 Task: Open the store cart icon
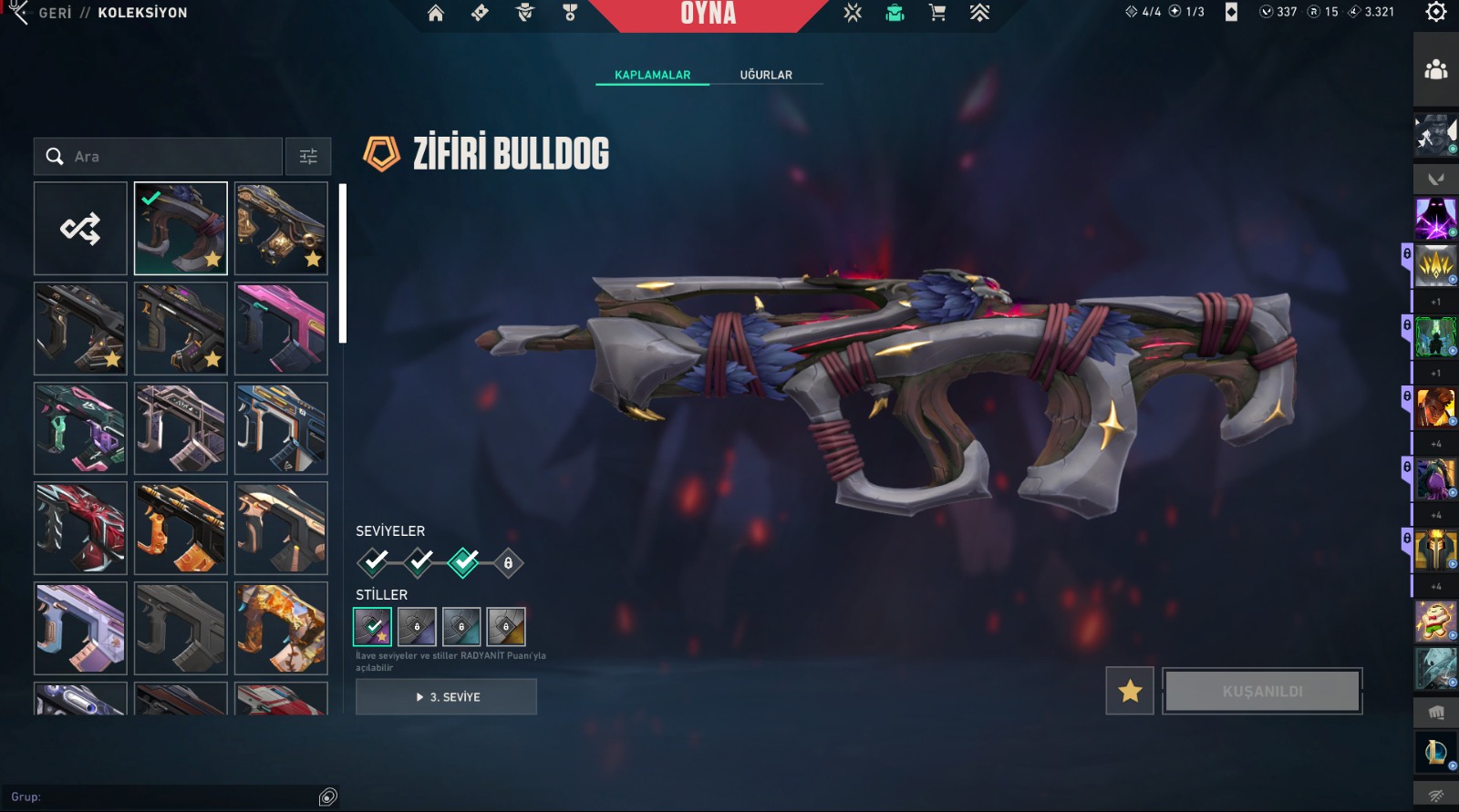(936, 13)
